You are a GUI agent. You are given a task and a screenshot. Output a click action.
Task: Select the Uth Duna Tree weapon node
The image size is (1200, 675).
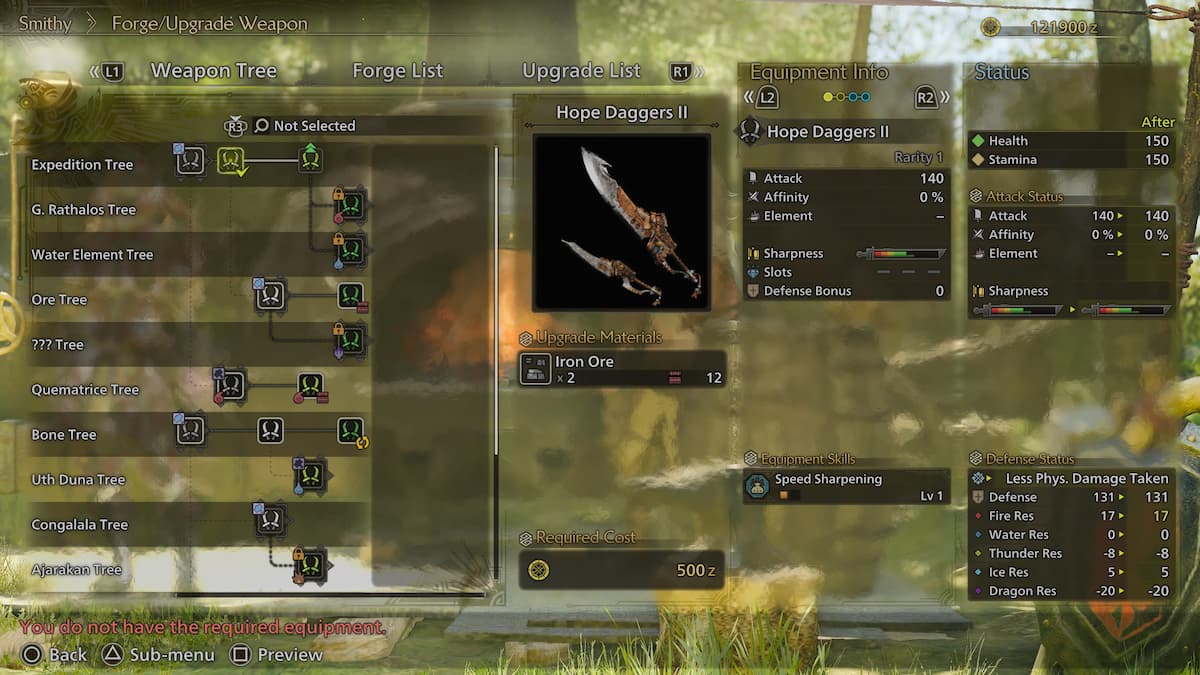click(x=311, y=475)
